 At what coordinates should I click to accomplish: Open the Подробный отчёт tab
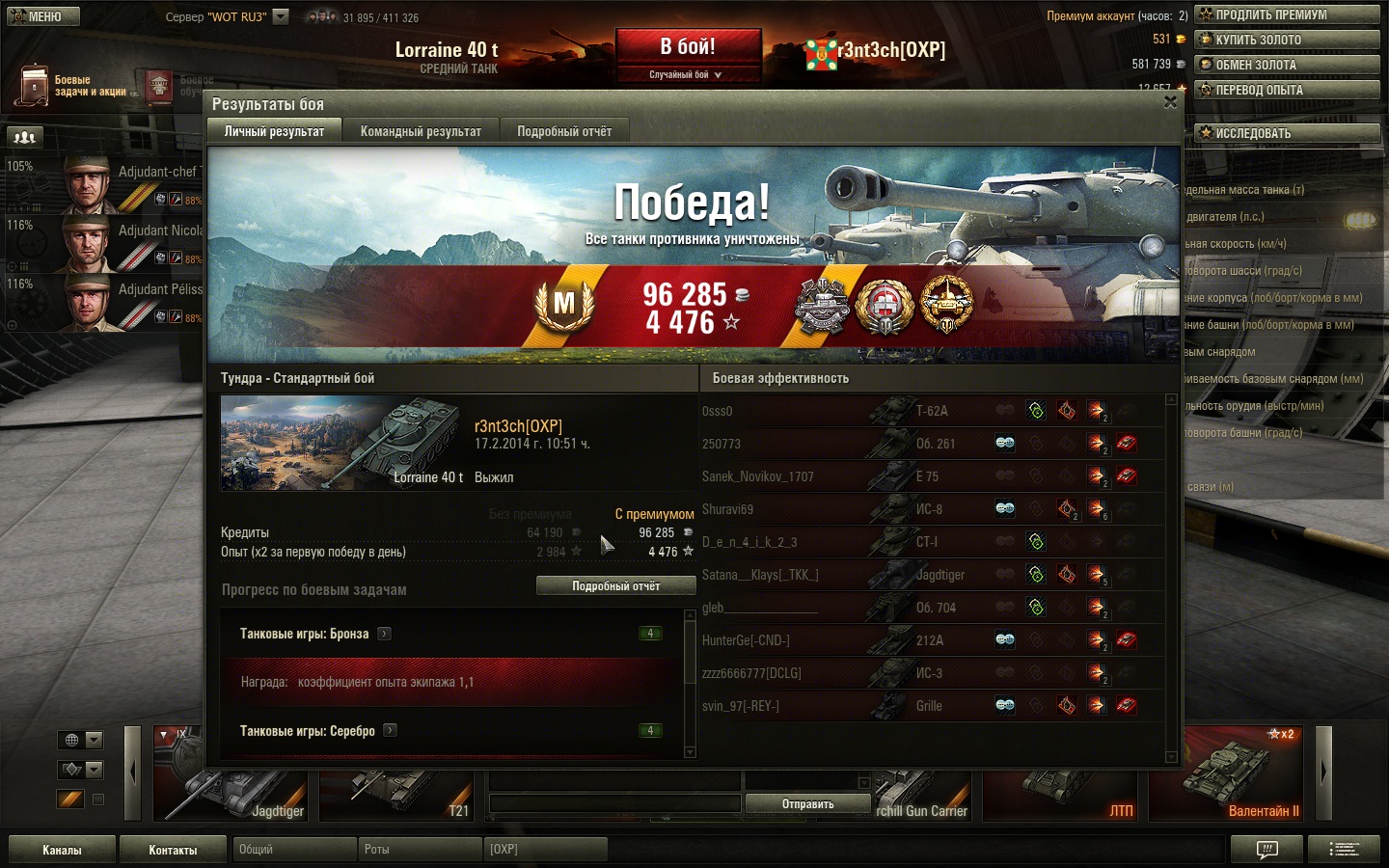coord(563,131)
